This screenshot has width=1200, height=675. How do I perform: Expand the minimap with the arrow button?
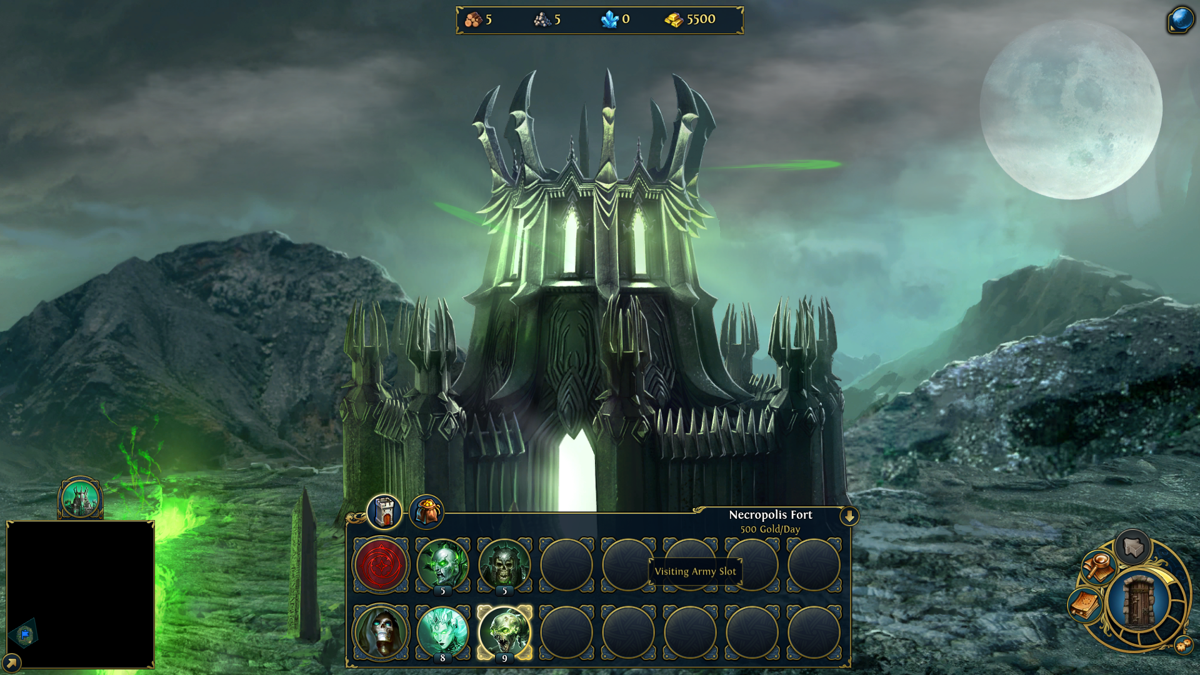click(x=11, y=661)
